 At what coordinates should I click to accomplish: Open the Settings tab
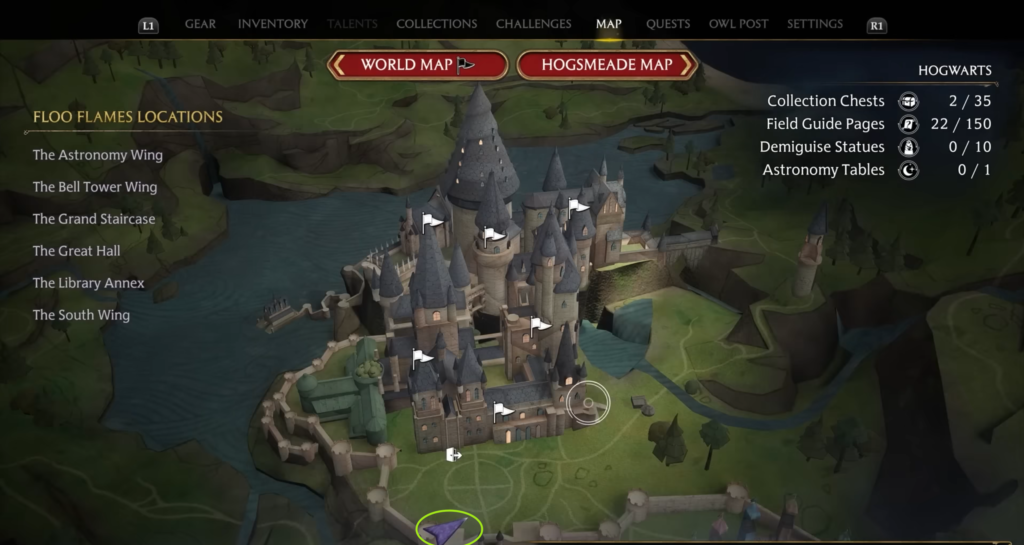point(815,24)
